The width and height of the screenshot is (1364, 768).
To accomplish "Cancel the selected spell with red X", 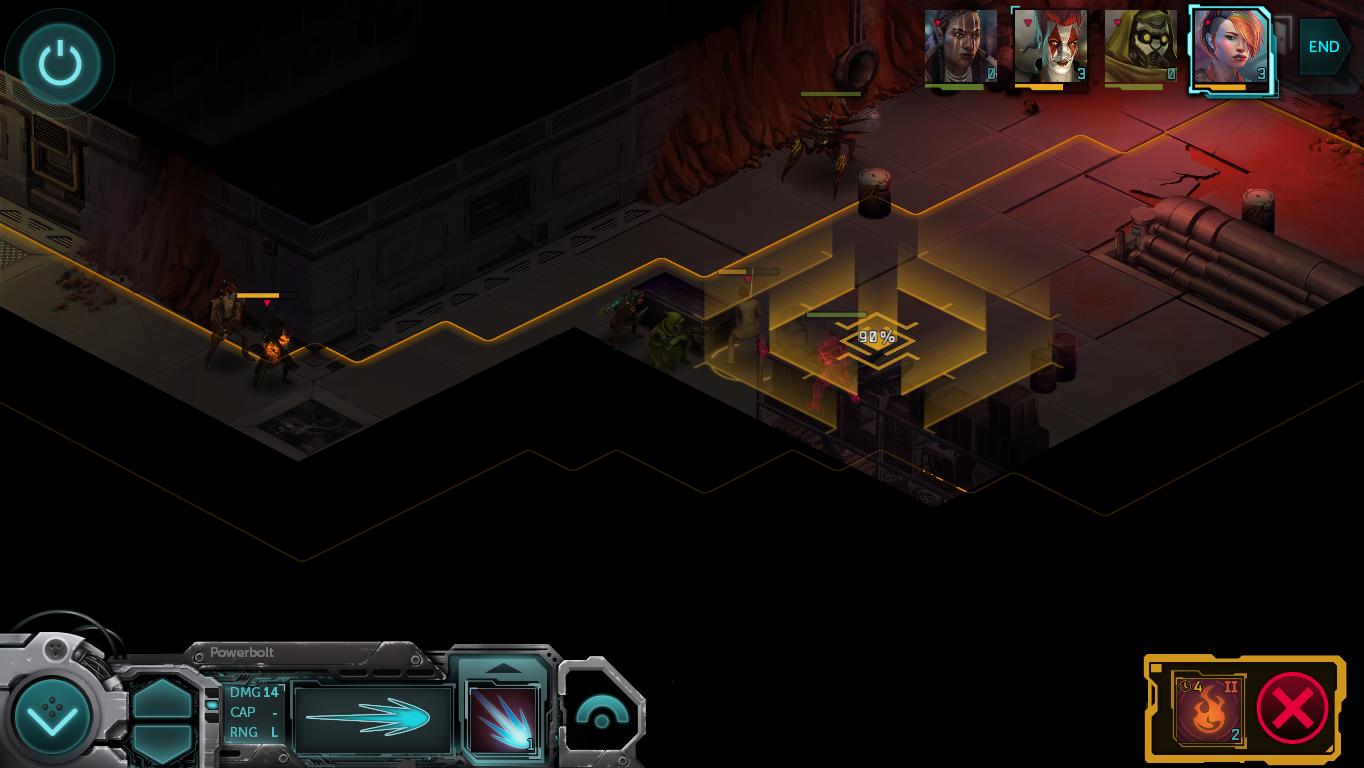I will click(x=1292, y=709).
